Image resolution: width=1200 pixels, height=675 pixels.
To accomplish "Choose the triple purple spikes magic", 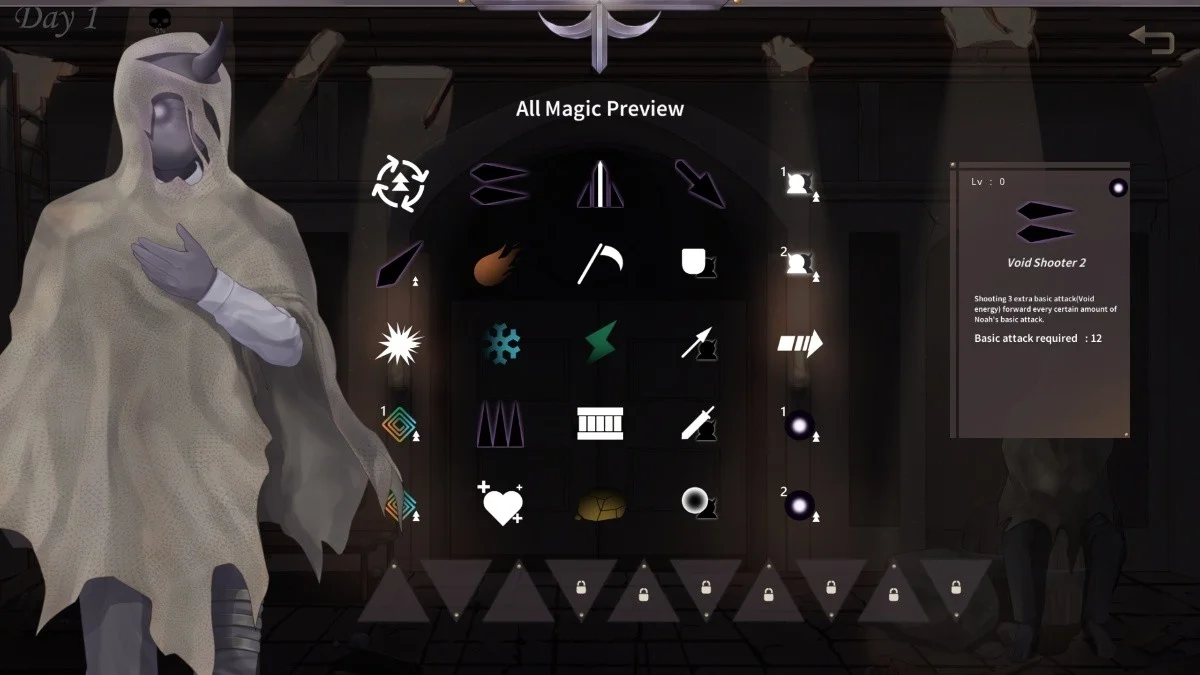I will pos(500,424).
